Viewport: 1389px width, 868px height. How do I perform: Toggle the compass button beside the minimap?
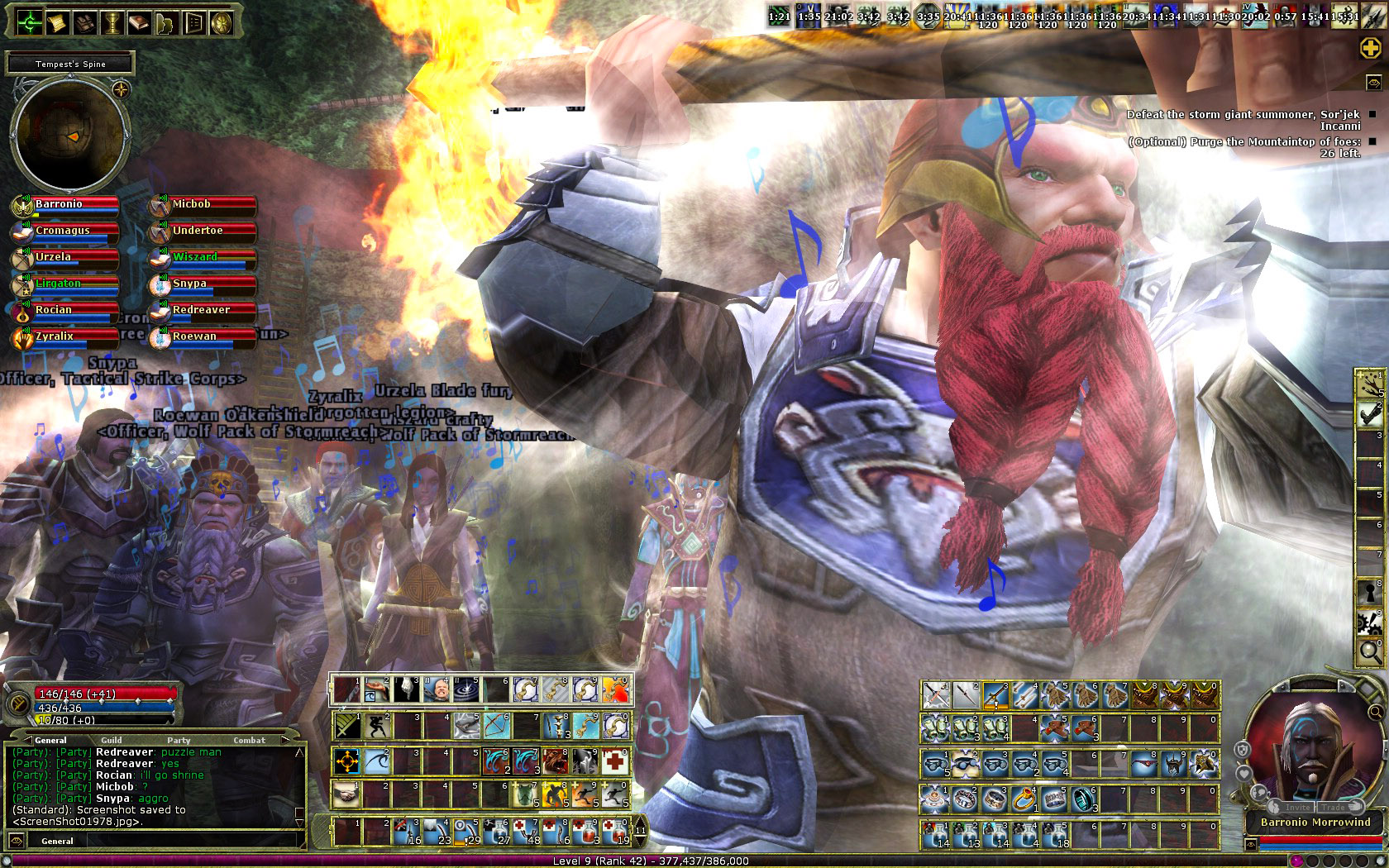(122, 88)
